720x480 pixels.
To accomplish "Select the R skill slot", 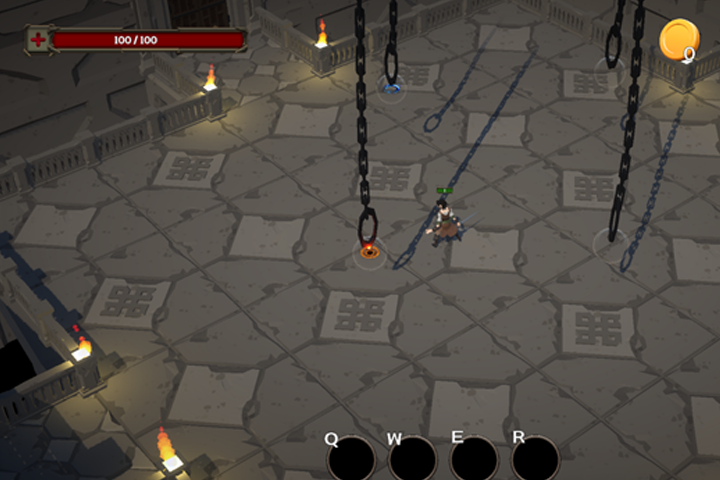I will [535, 460].
